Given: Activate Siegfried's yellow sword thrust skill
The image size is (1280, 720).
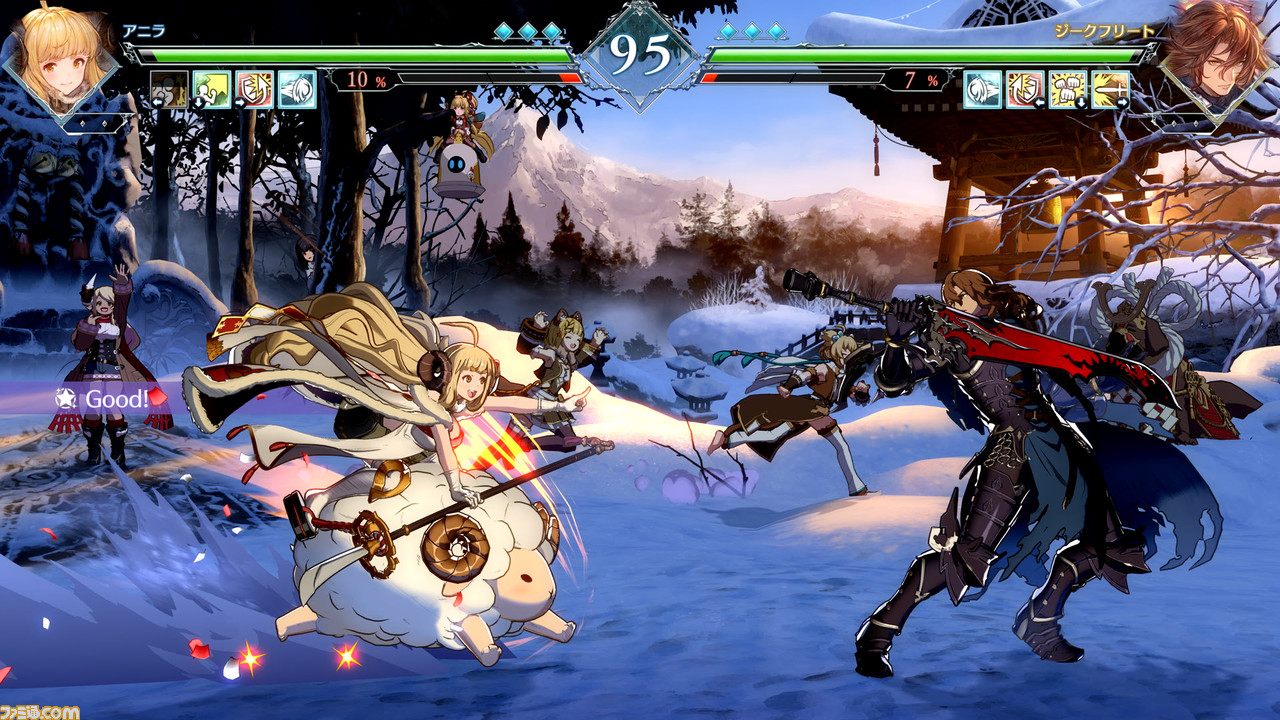Looking at the screenshot, I should point(1110,90).
